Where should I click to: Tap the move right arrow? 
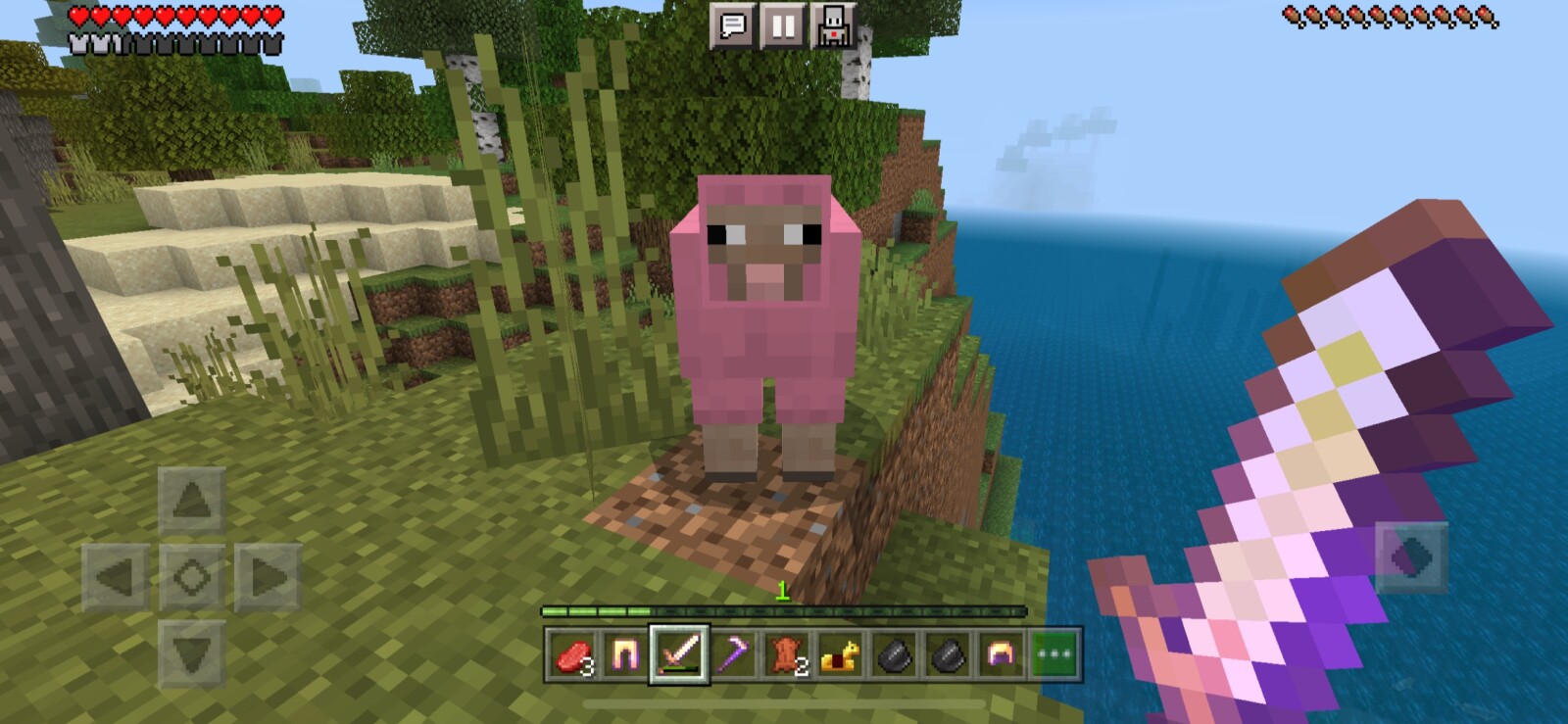(x=268, y=577)
